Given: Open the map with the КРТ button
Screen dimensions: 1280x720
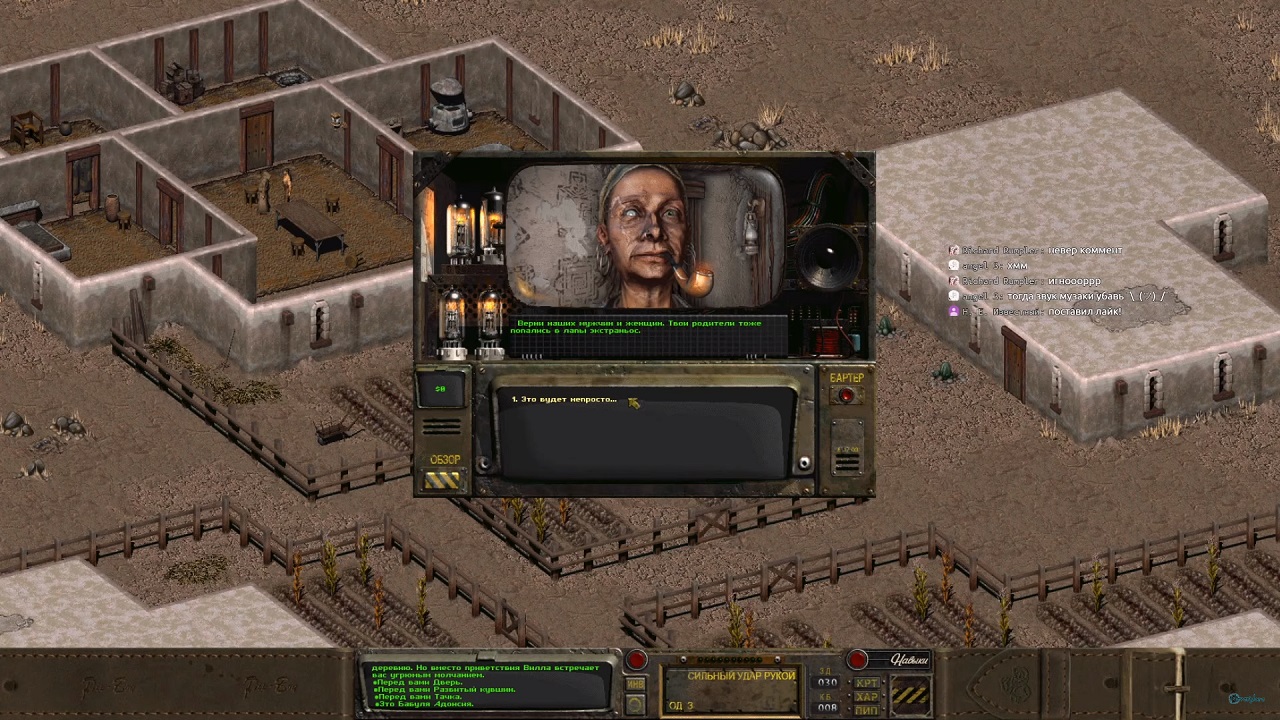Looking at the screenshot, I should [x=866, y=683].
